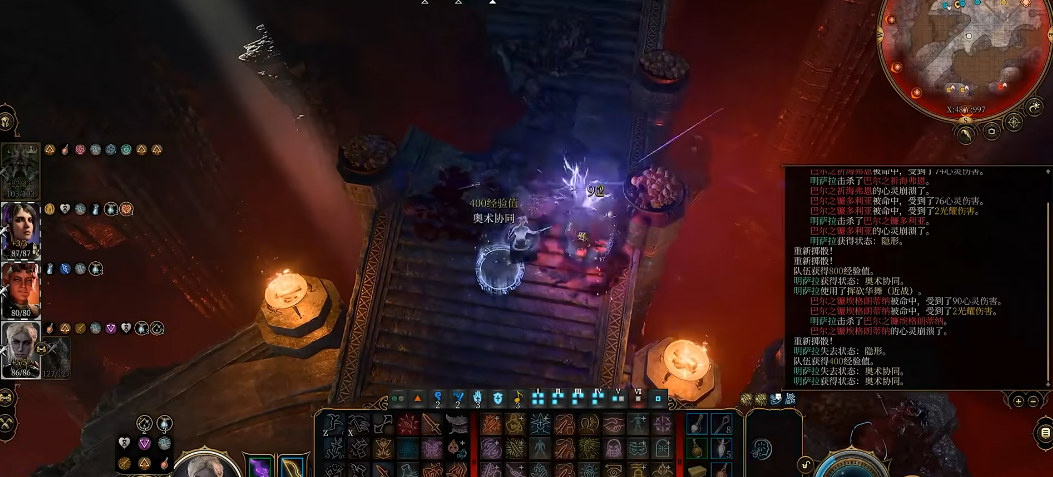1053x477 pixels.
Task: Click the round helmet icon above portraits
Action: coord(6,122)
